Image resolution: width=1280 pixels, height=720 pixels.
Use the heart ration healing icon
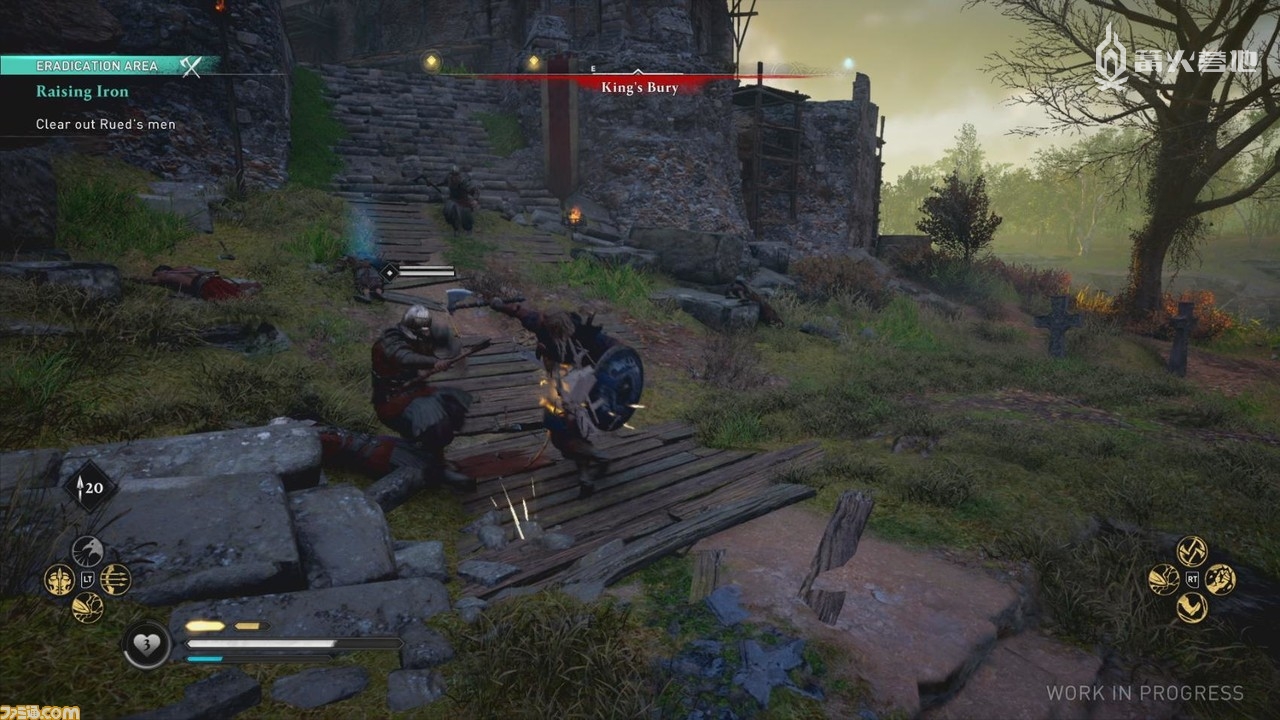coord(146,644)
